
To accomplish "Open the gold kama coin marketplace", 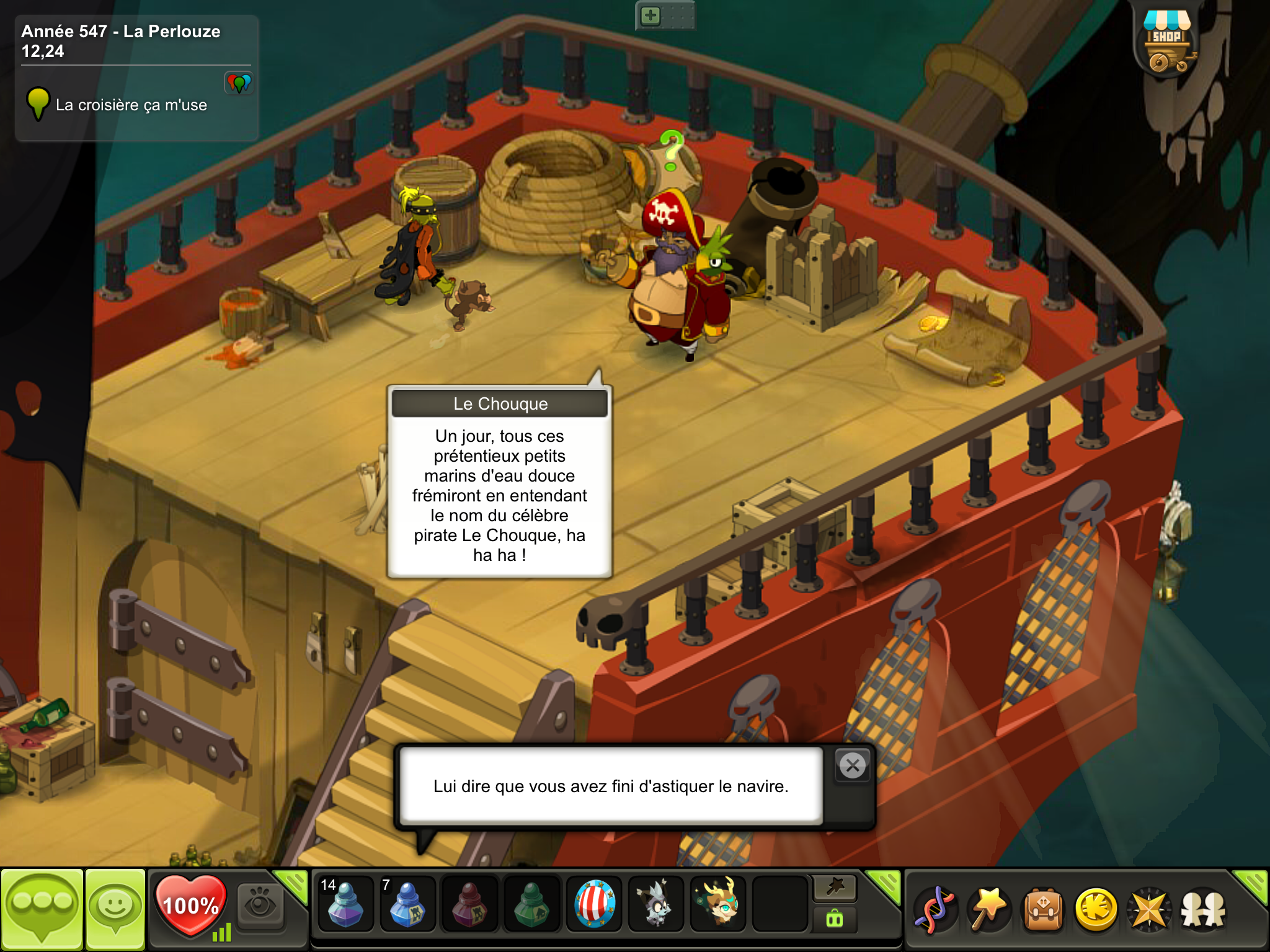I will pyautogui.click(x=1096, y=909).
